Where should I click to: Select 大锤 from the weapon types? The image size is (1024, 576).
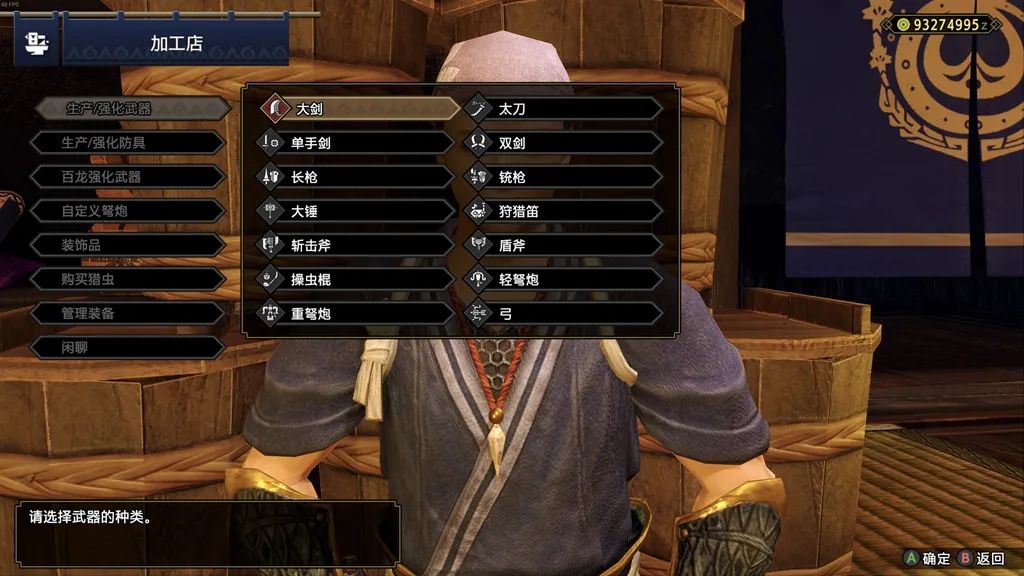pos(355,211)
